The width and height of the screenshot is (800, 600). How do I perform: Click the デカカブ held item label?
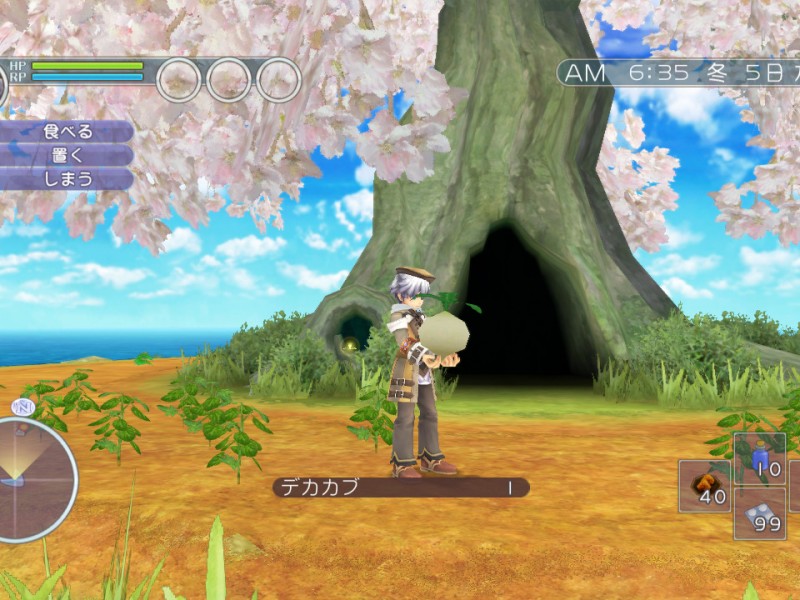[x=400, y=488]
